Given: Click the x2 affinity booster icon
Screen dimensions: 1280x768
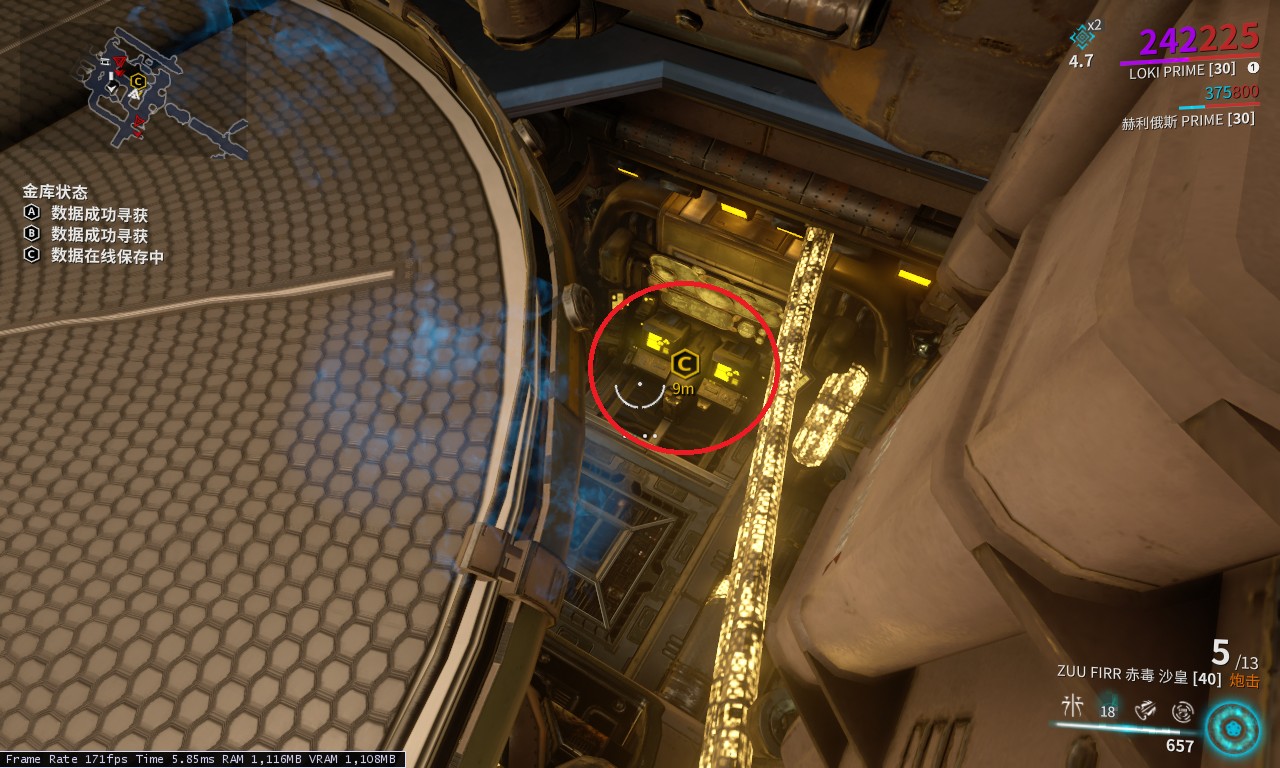Looking at the screenshot, I should (1082, 37).
